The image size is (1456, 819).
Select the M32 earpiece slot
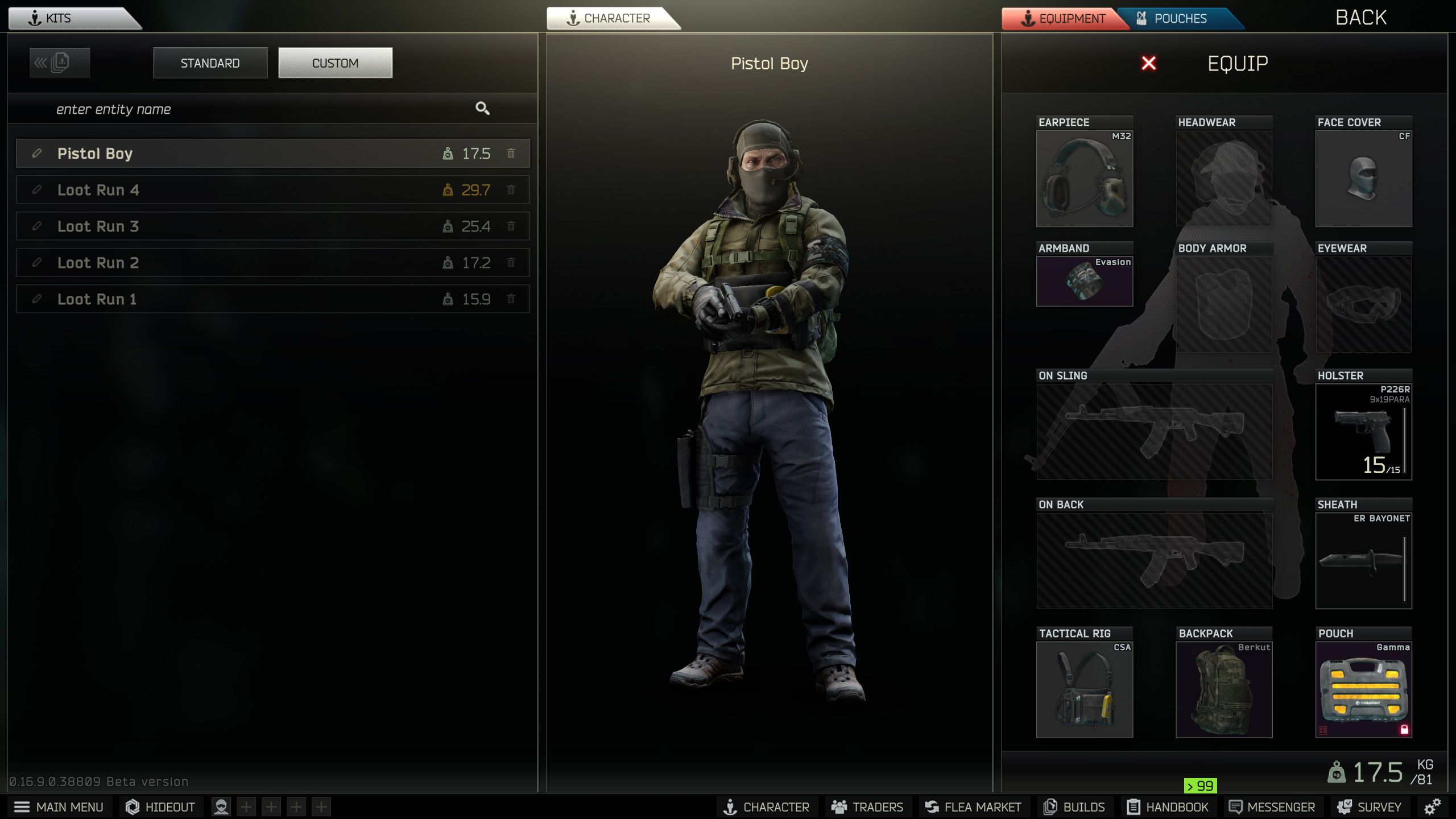pyautogui.click(x=1084, y=179)
